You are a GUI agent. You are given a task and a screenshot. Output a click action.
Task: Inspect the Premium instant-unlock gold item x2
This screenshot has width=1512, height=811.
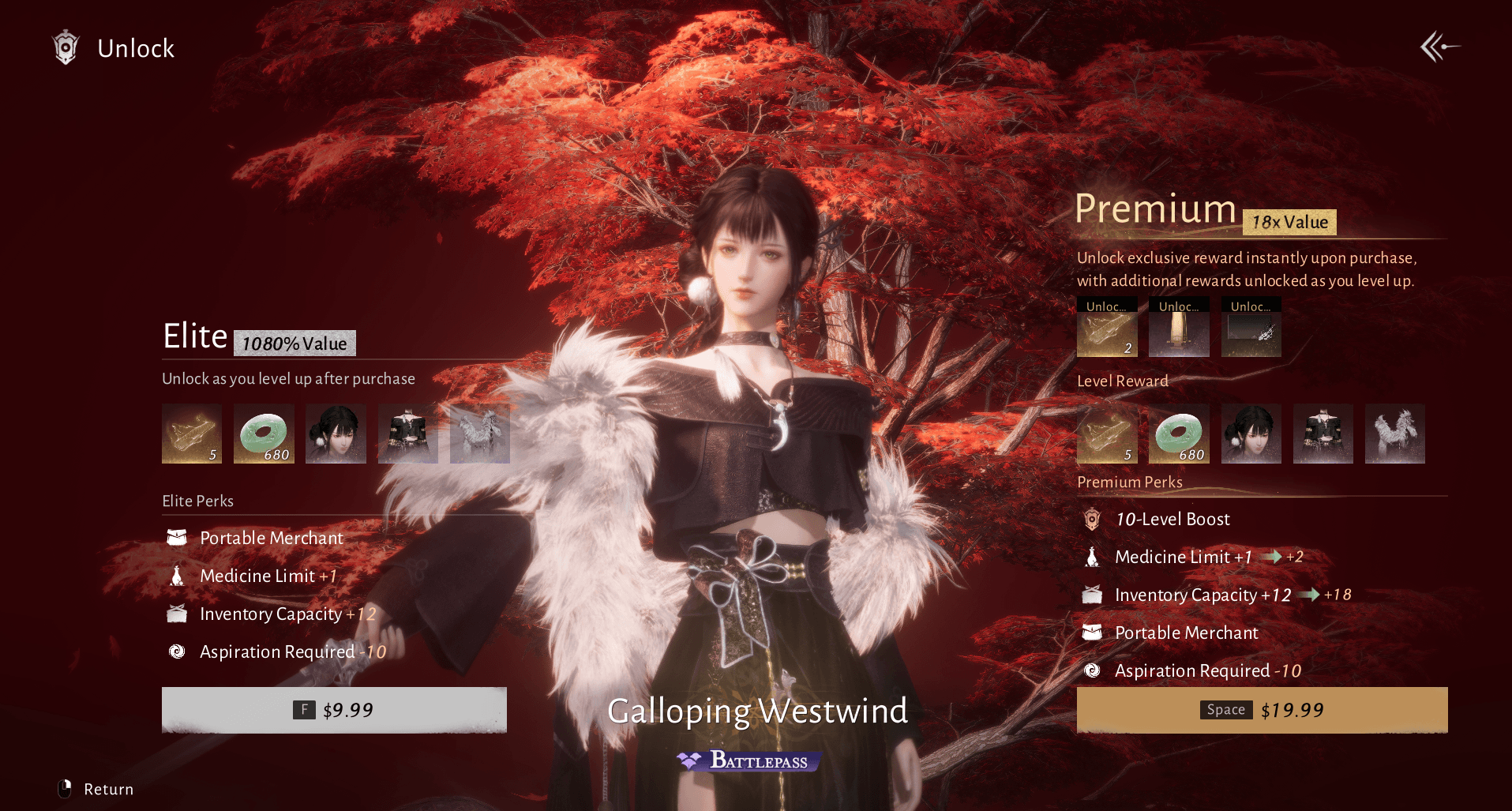(1107, 332)
